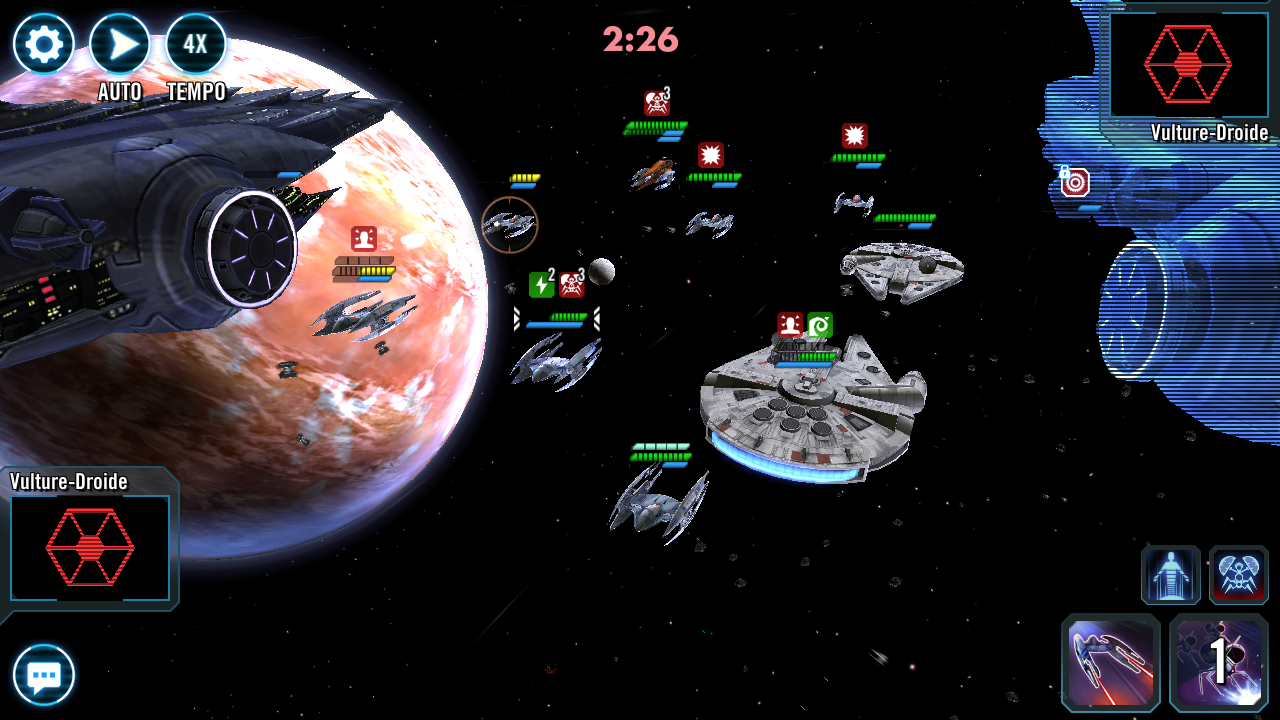1280x720 pixels.
Task: Select the allied Vulture-Droide reinforcement card
Action: [x=90, y=547]
